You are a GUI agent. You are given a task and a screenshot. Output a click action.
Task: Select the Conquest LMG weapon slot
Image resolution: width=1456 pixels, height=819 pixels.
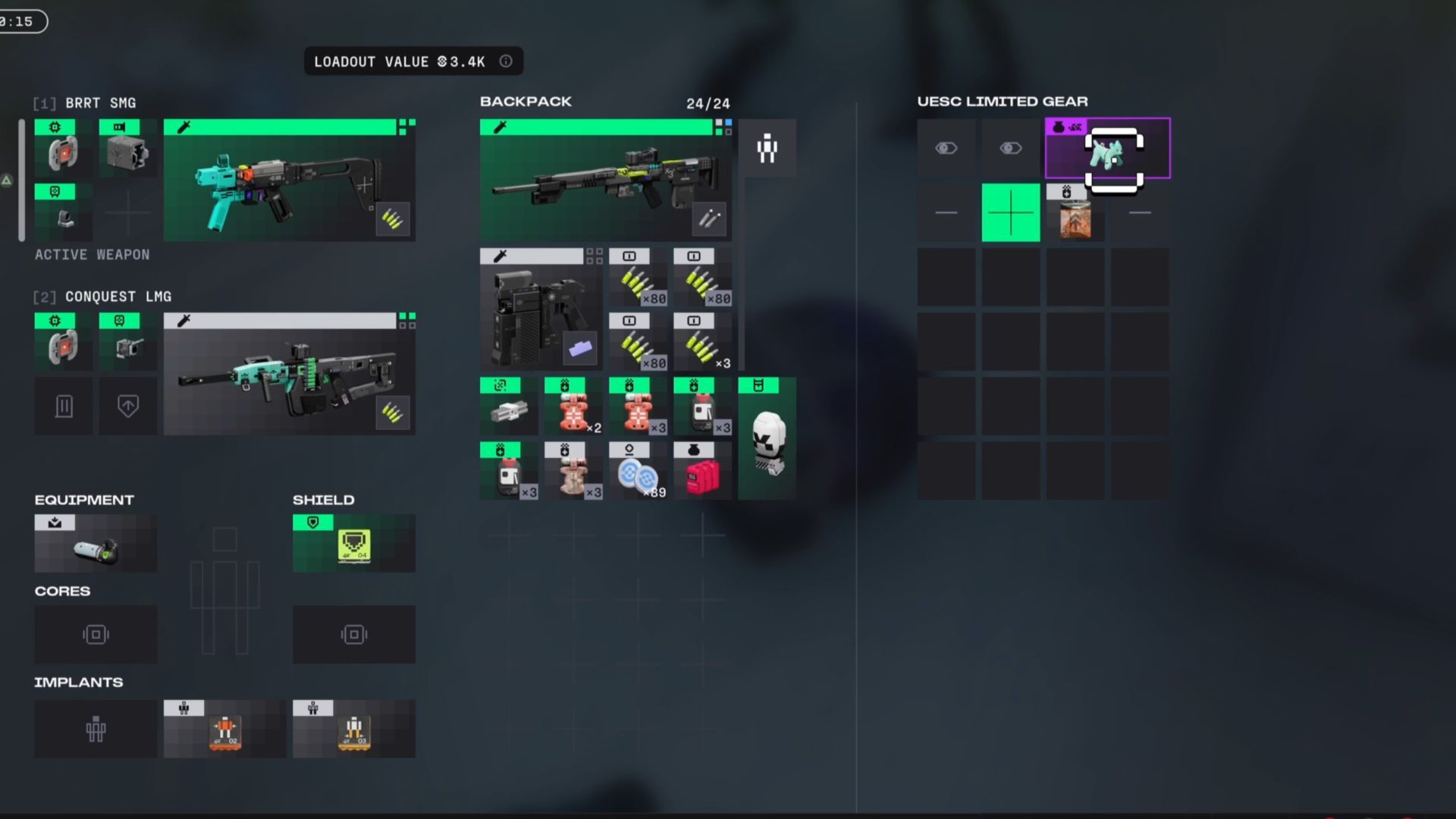pos(289,375)
